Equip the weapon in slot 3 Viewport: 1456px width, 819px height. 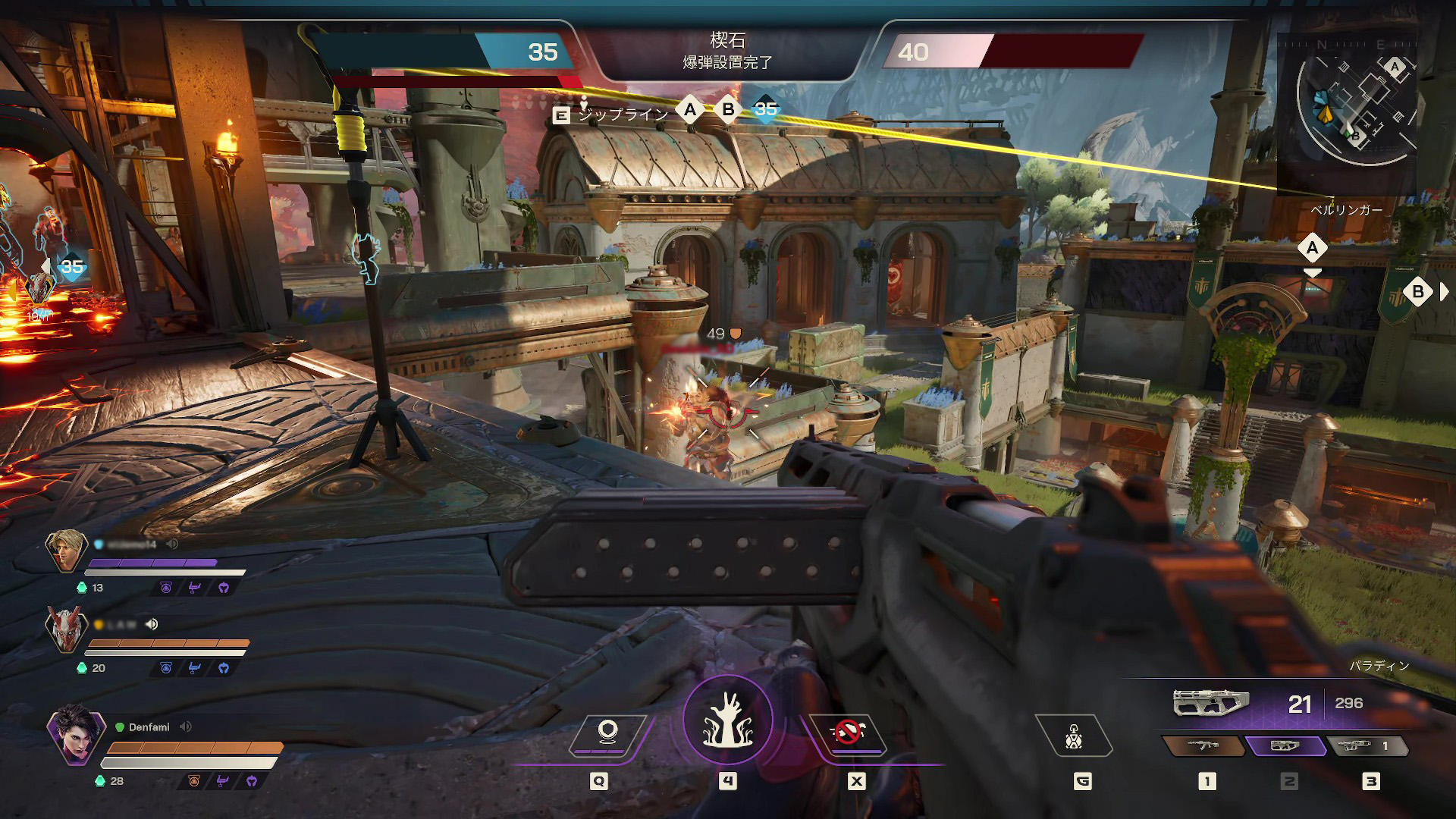click(1367, 746)
